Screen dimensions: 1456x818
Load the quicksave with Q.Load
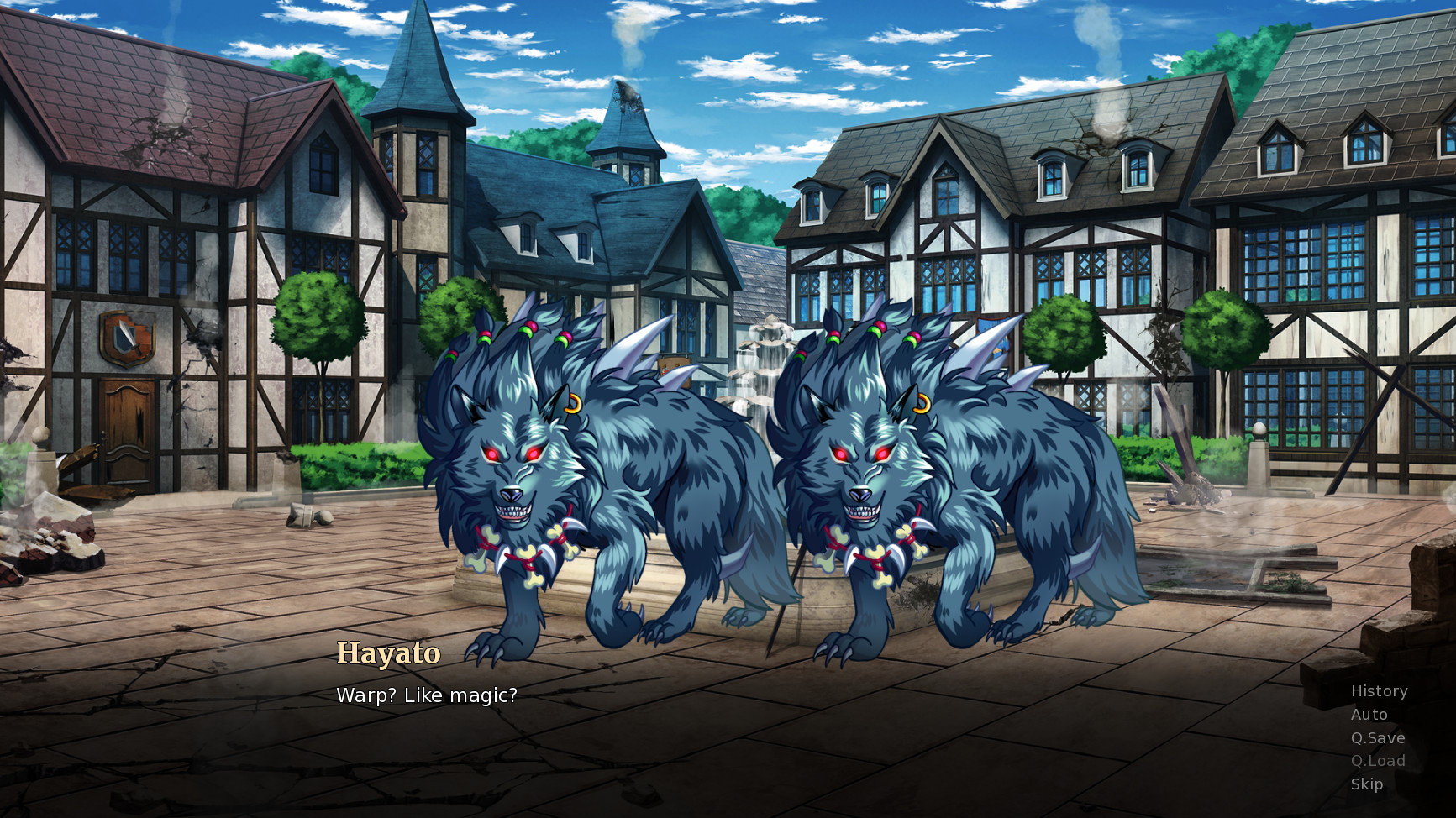[x=1379, y=760]
